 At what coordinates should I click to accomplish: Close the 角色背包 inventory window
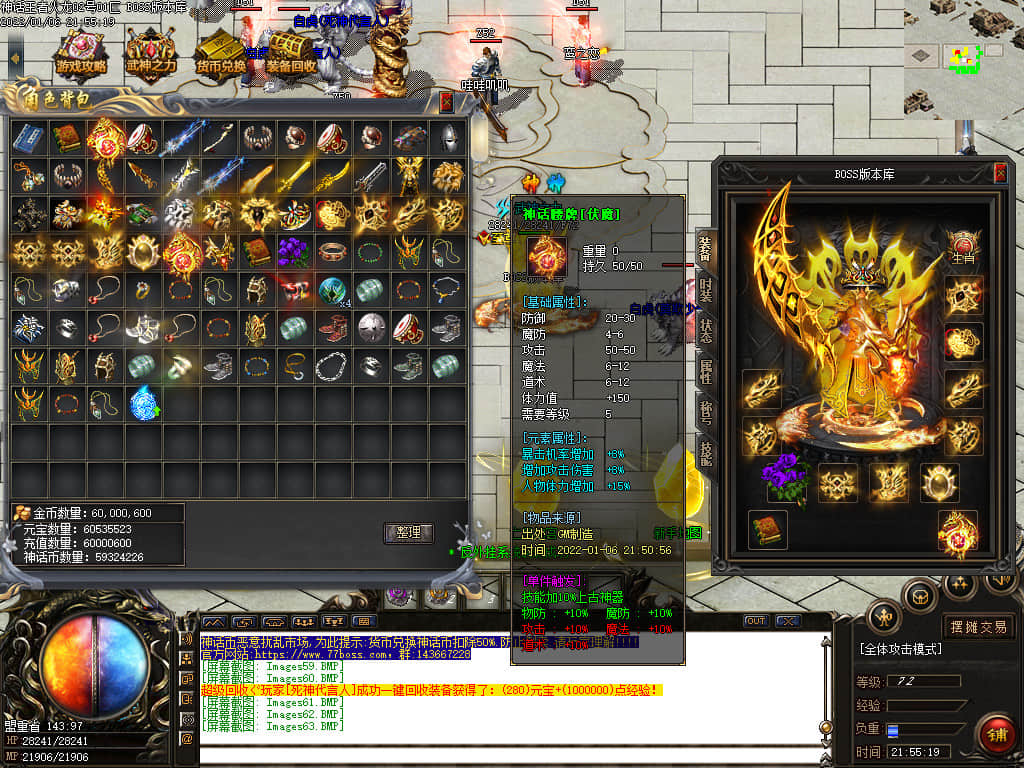point(446,101)
